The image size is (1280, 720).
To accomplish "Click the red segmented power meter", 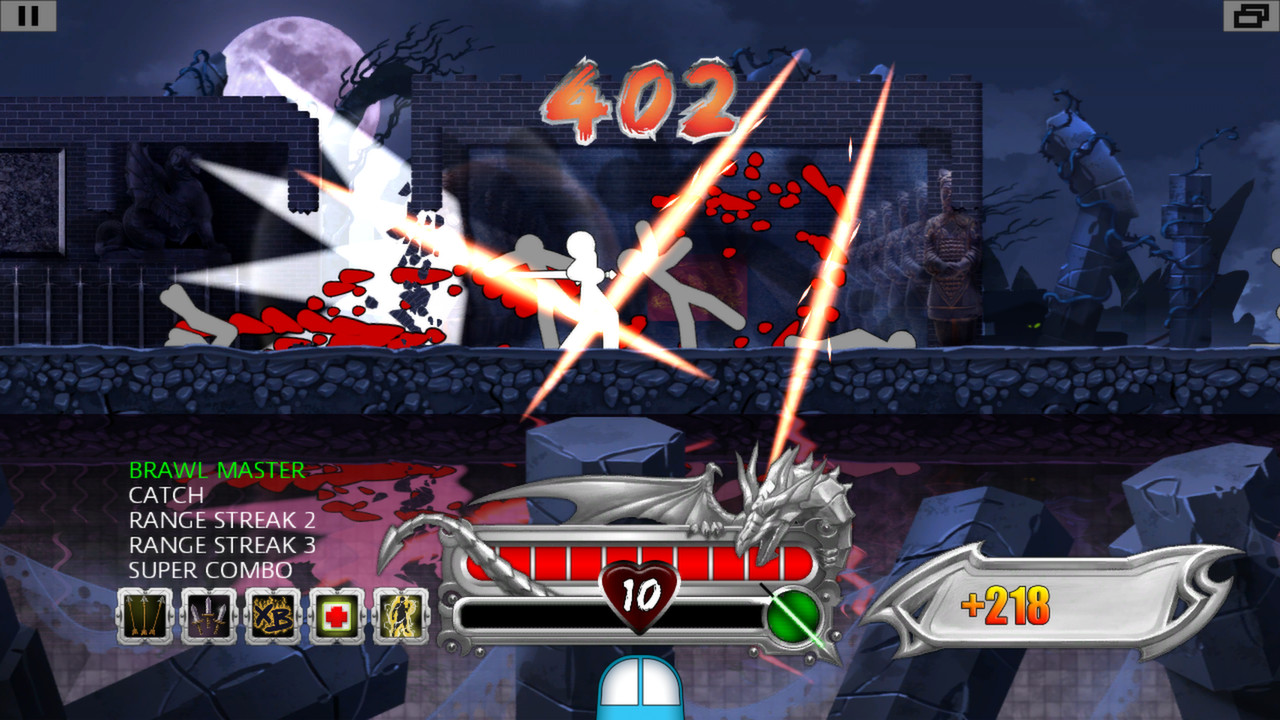I will (x=600, y=562).
